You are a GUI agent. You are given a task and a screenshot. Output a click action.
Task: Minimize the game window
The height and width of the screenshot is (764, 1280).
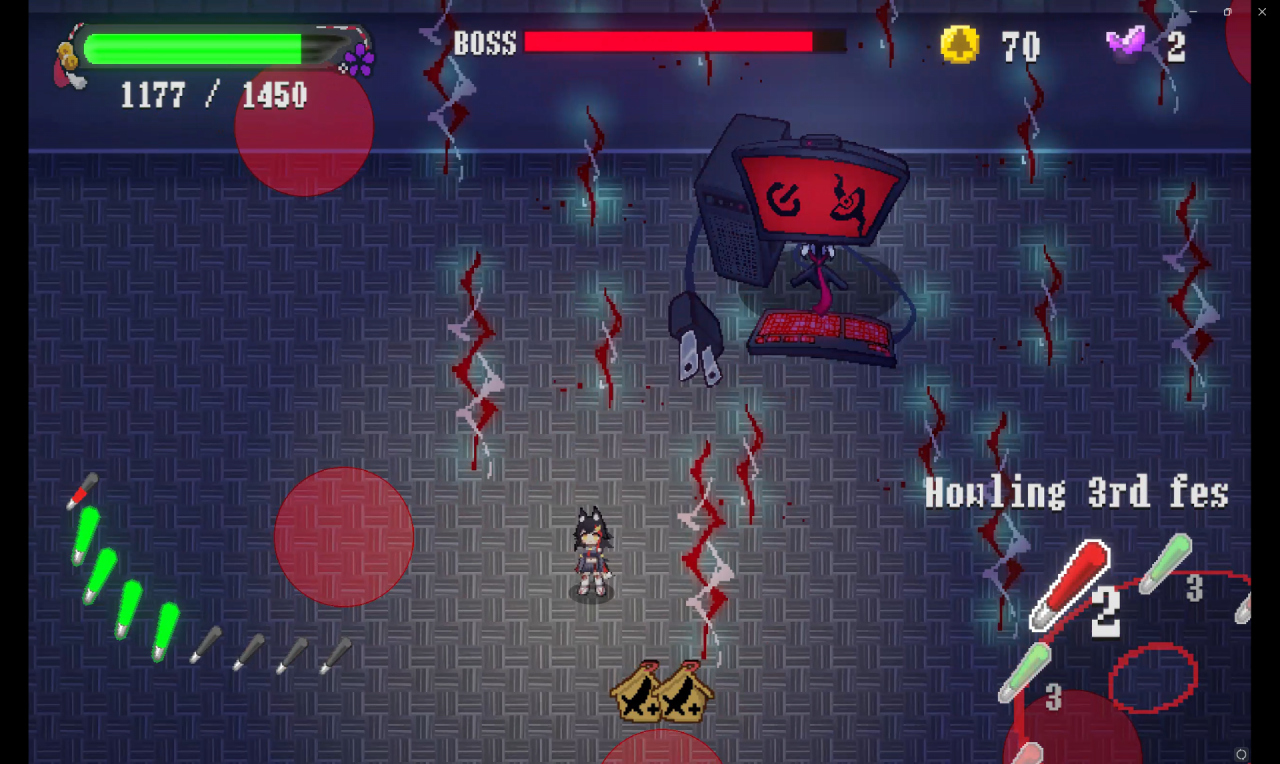(x=1193, y=11)
